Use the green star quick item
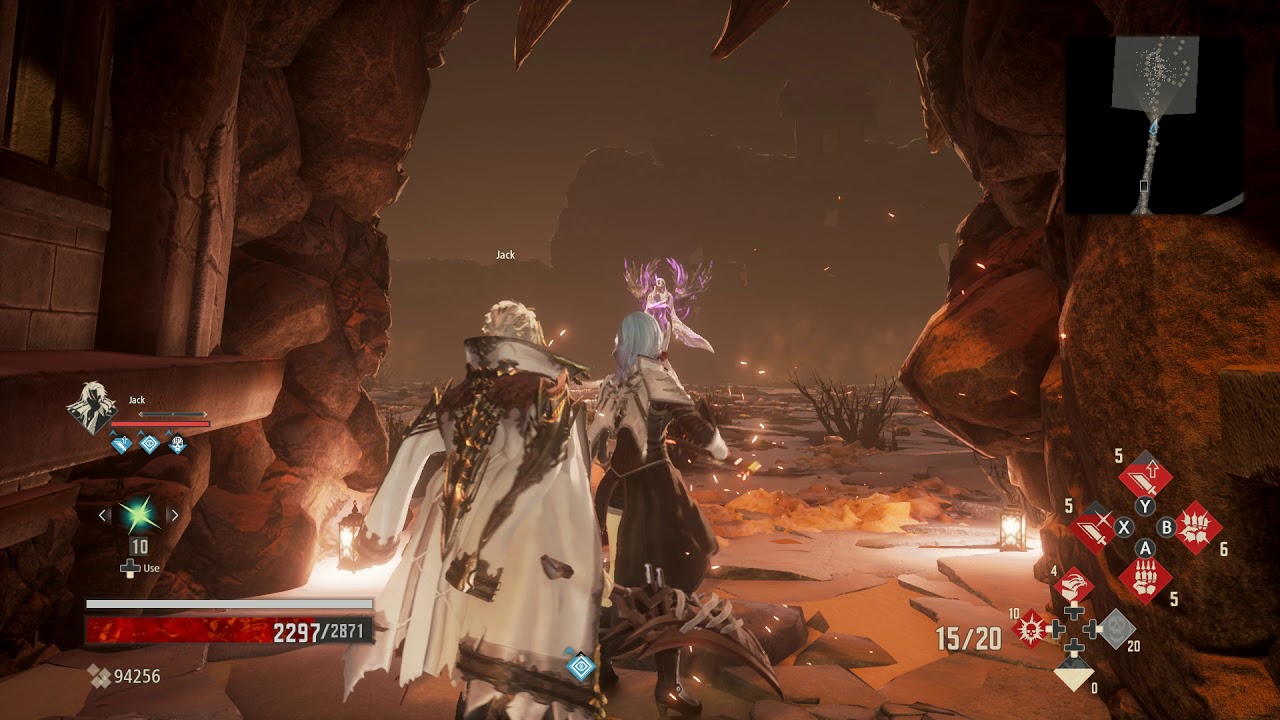 pyautogui.click(x=139, y=515)
